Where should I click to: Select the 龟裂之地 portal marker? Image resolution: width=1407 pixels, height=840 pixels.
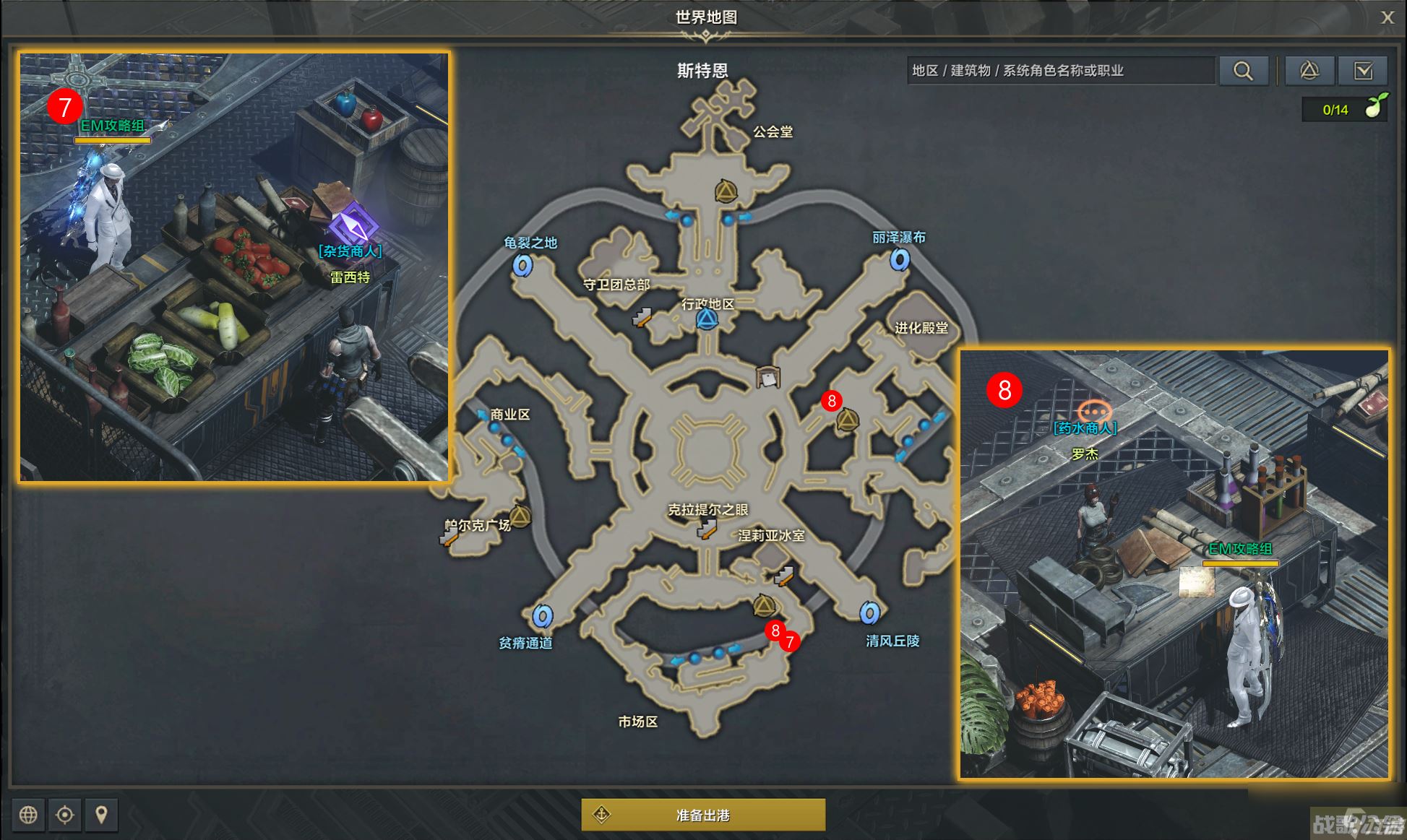pos(522,265)
